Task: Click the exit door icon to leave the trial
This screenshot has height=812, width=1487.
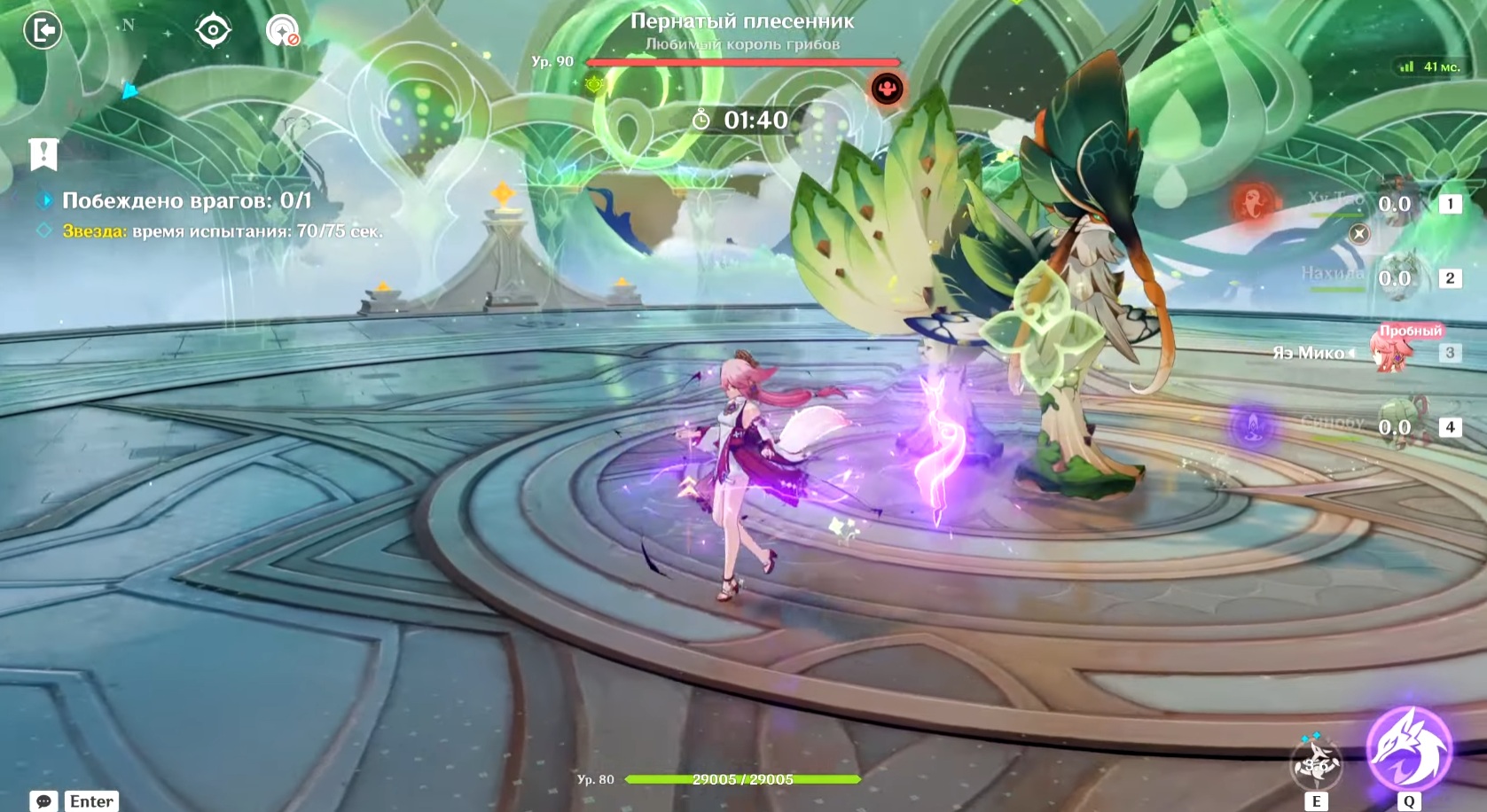Action: [x=42, y=31]
